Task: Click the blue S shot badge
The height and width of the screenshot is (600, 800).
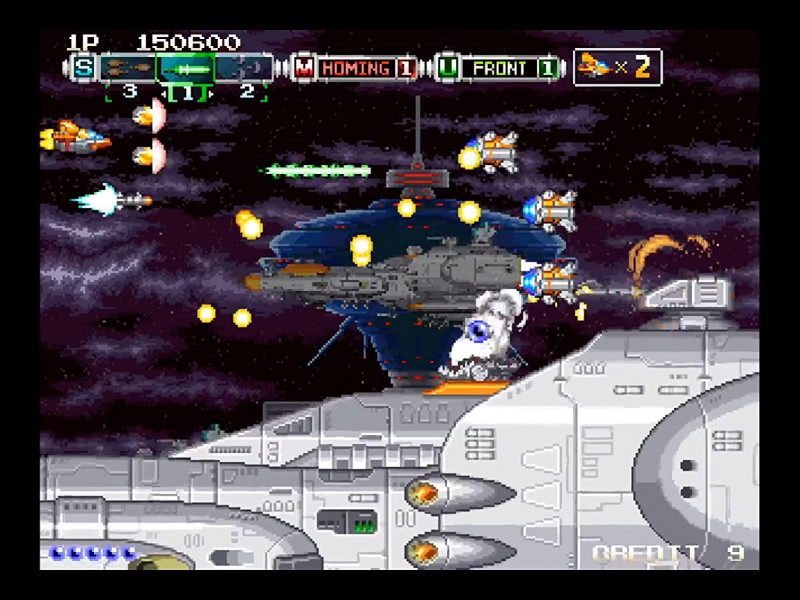Action: point(83,68)
